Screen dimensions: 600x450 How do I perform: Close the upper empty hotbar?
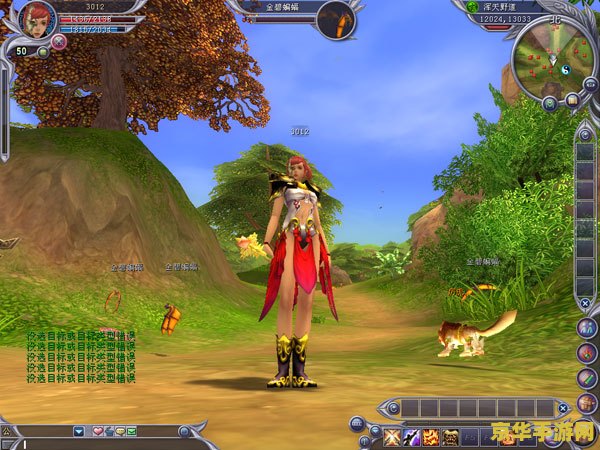563,407
